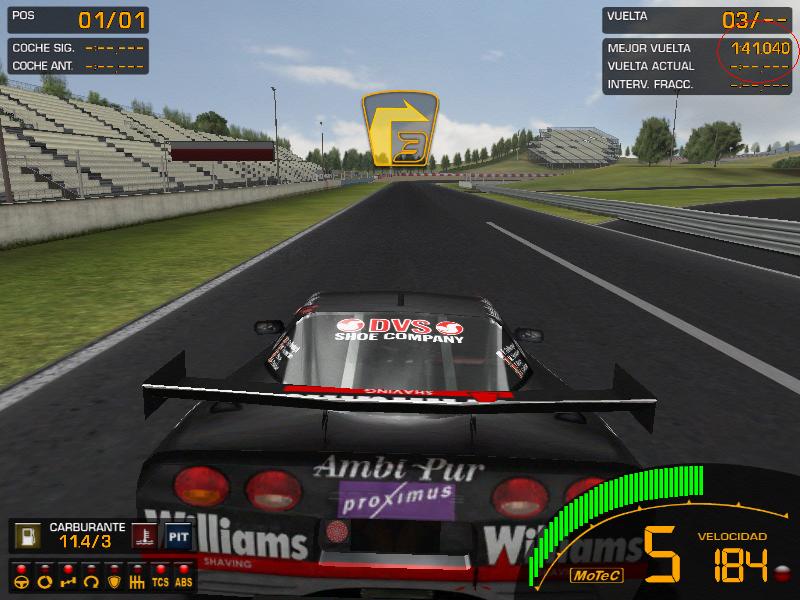This screenshot has height=600, width=800.
Task: Activate the blue PIT indicator
Action: [178, 537]
